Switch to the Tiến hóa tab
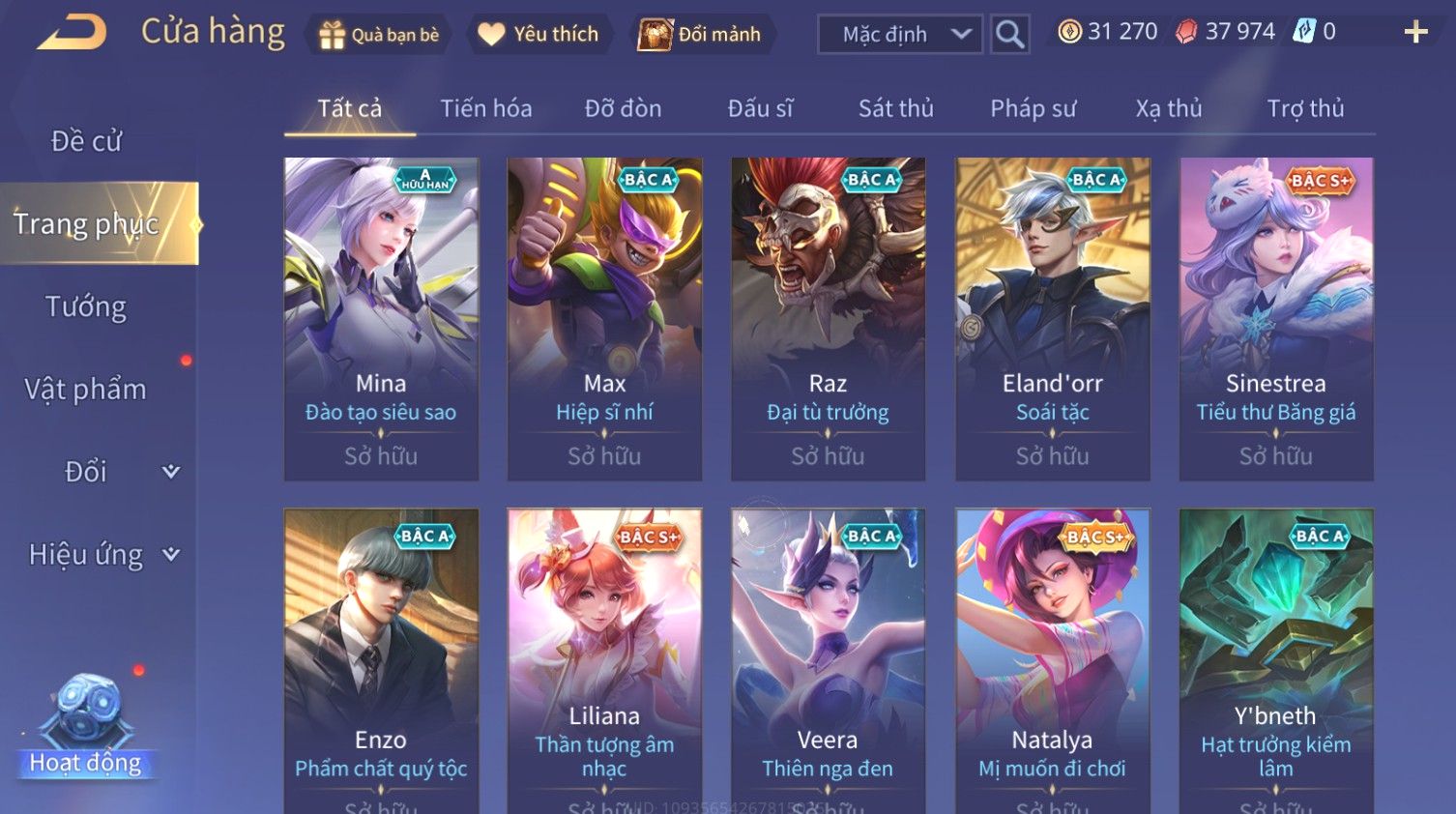Viewport: 1456px width, 814px height. coord(485,108)
